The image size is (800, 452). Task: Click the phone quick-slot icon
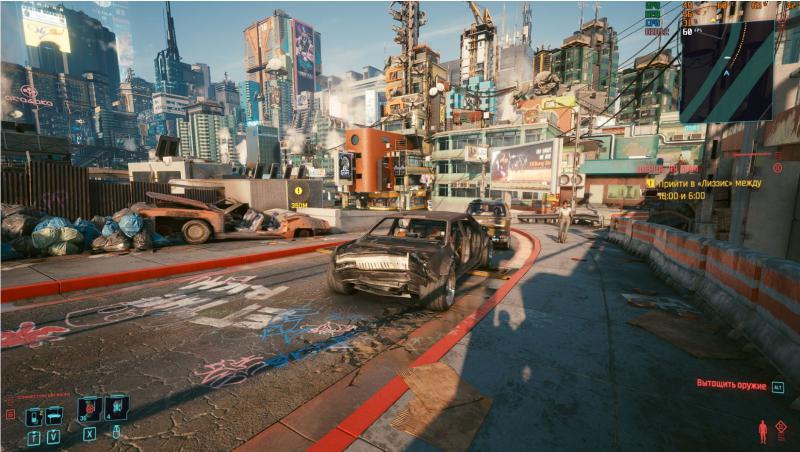click(33, 415)
